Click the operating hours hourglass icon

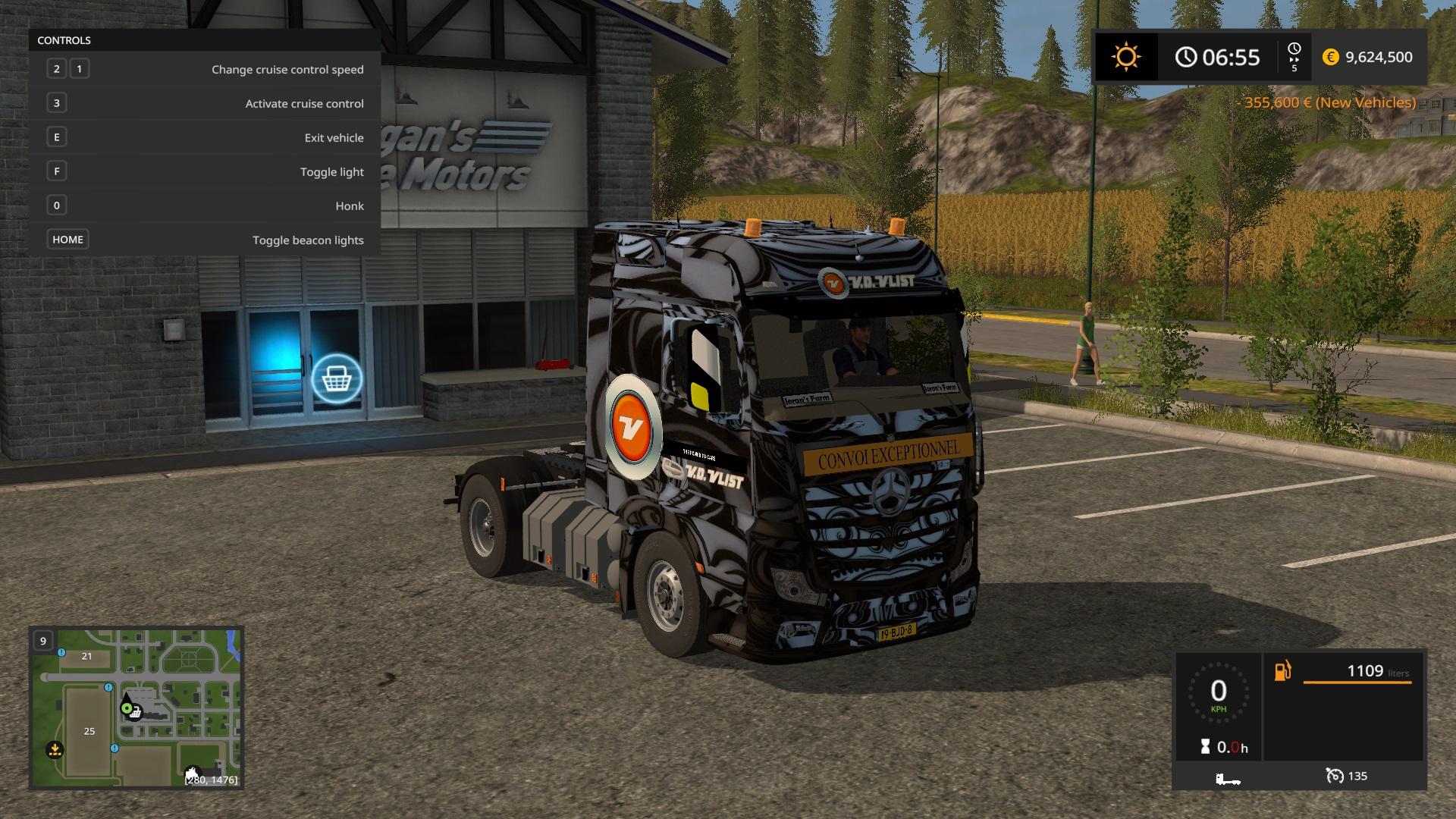tap(1205, 747)
